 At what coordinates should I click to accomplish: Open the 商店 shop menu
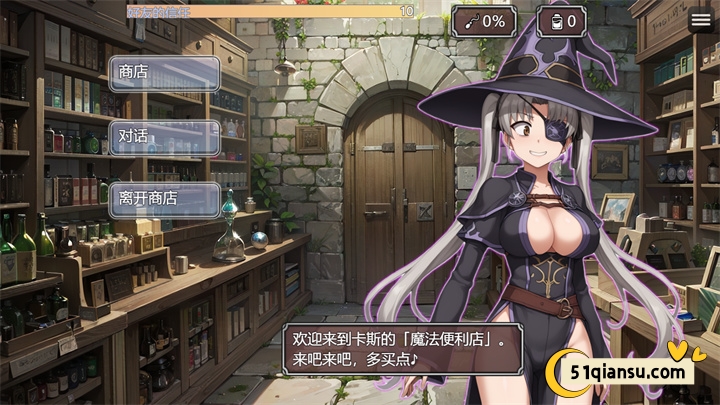[x=164, y=73]
